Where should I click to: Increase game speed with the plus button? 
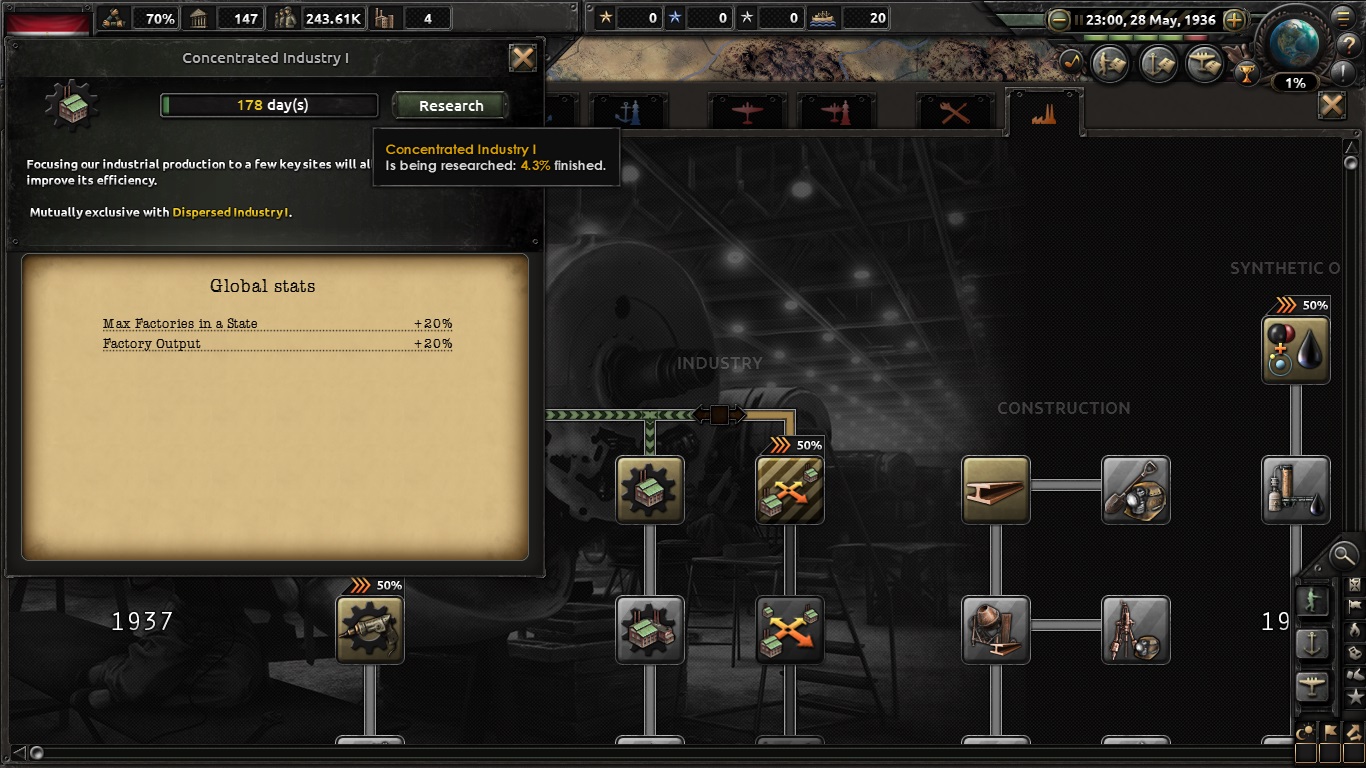pos(1234,20)
